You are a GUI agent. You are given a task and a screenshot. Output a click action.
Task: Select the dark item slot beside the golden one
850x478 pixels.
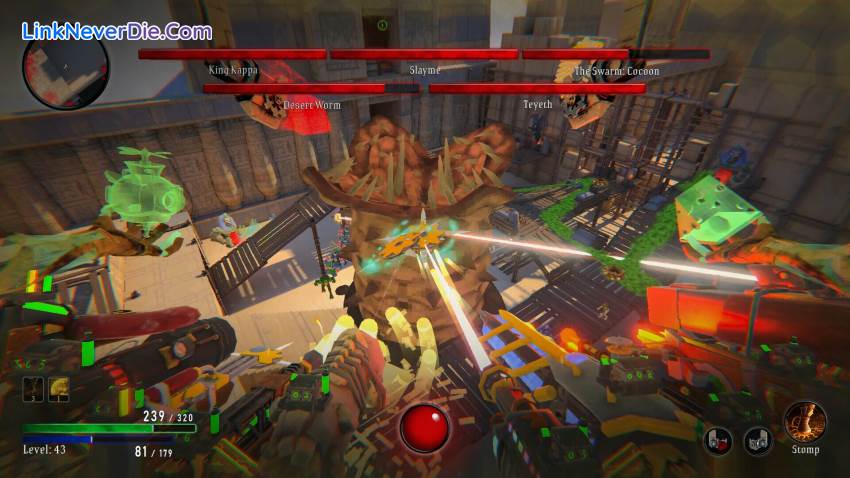pos(33,390)
